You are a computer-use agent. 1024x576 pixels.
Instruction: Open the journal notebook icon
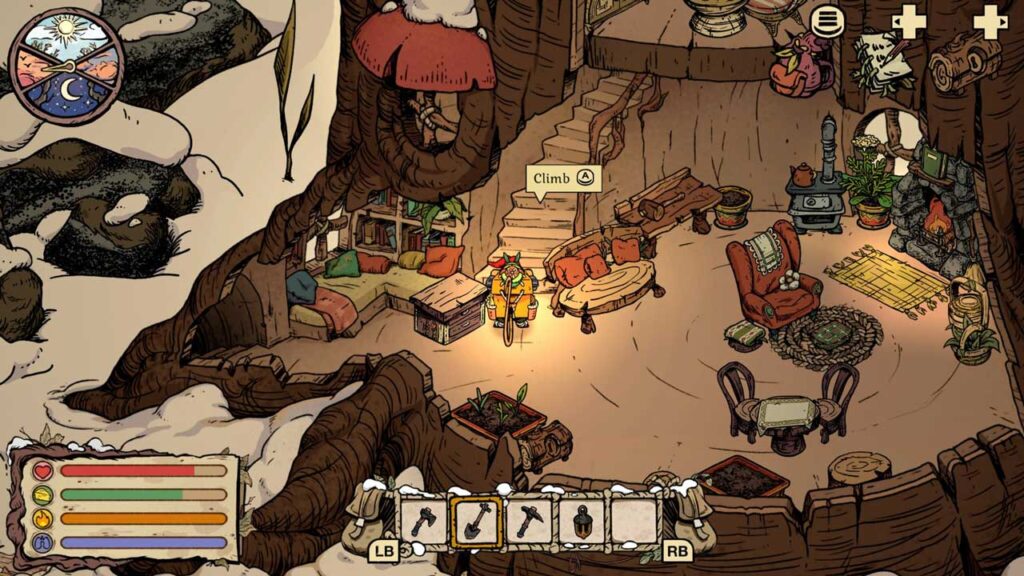884,62
